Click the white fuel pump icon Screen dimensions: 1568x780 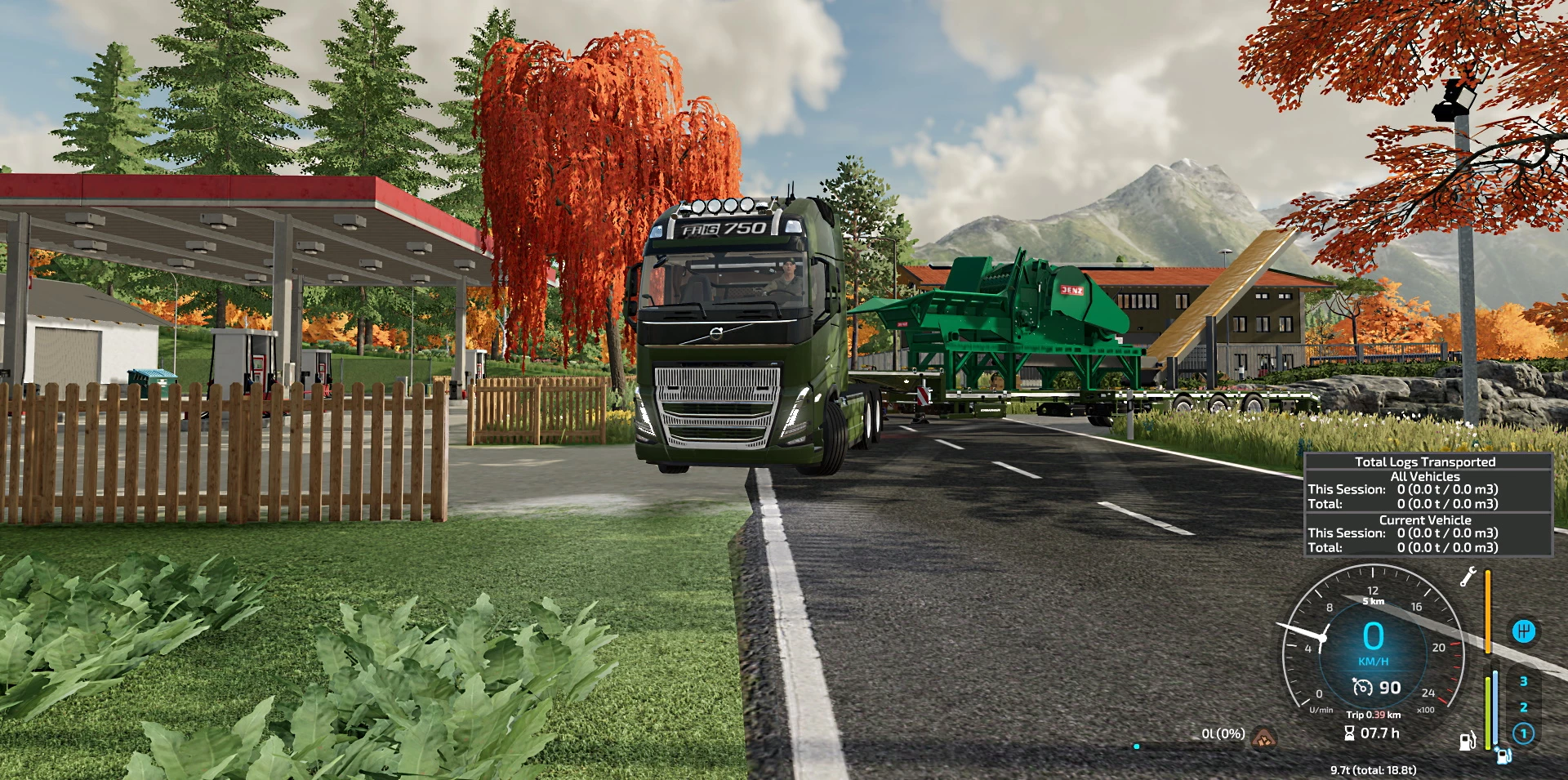point(1468,741)
